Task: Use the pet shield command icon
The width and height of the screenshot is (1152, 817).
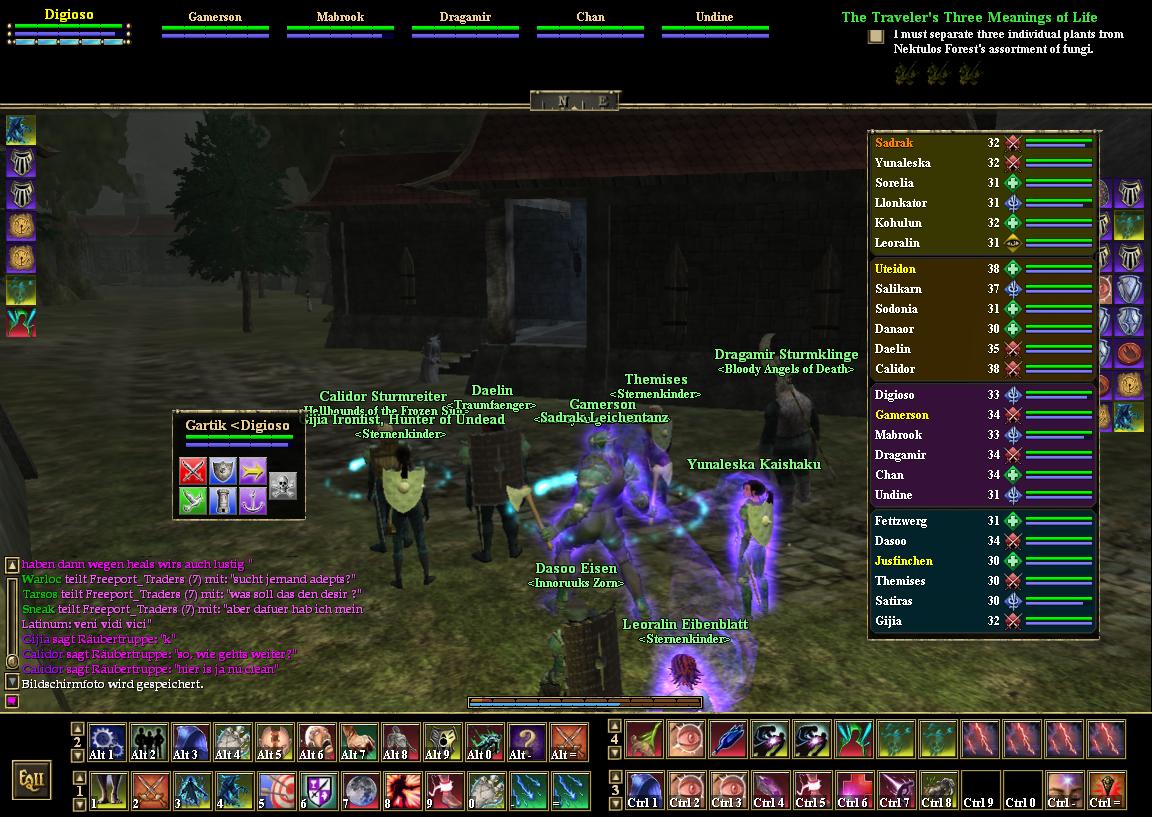Action: pyautogui.click(x=223, y=470)
